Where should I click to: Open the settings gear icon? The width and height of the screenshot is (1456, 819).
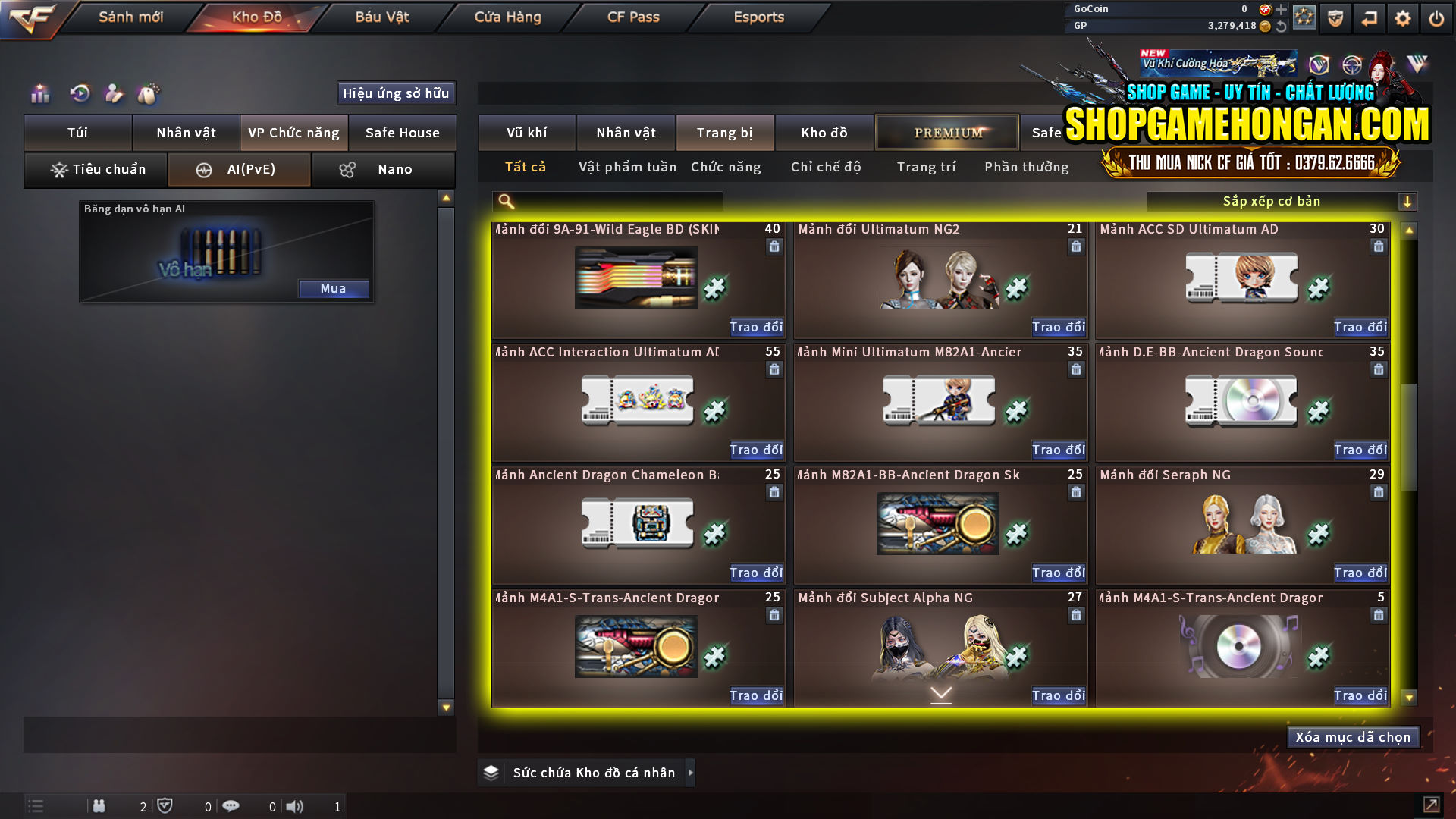click(x=1404, y=17)
